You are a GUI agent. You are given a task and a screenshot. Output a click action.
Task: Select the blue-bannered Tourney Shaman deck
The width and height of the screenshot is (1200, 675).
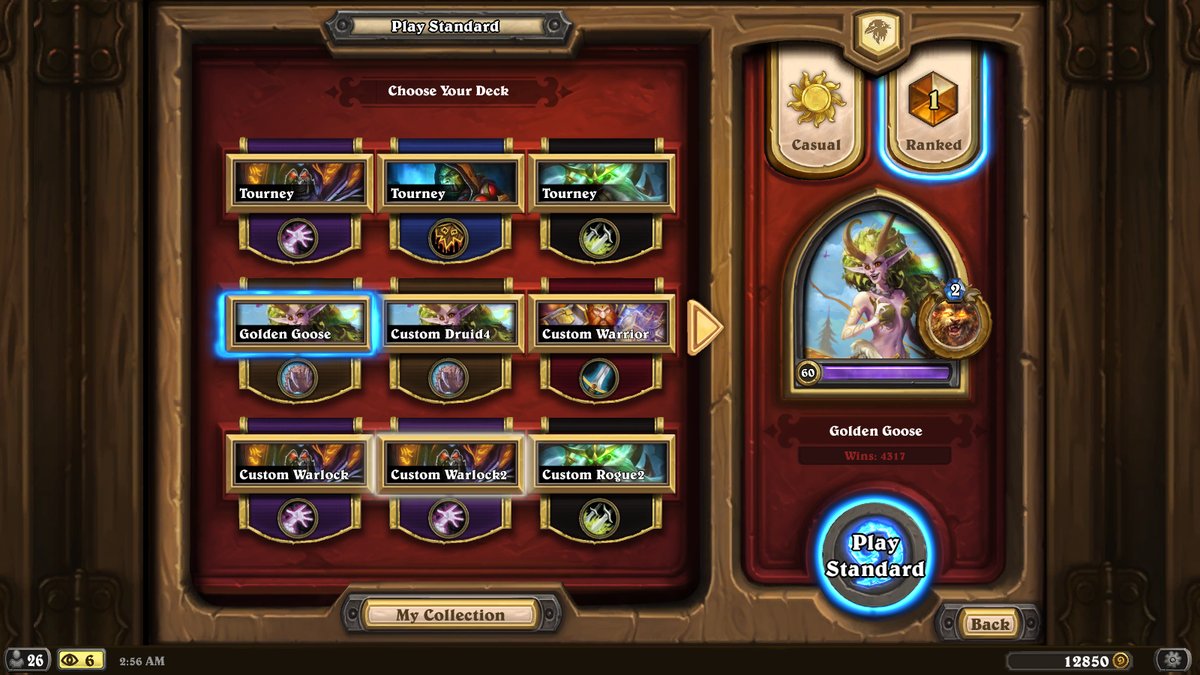(451, 182)
